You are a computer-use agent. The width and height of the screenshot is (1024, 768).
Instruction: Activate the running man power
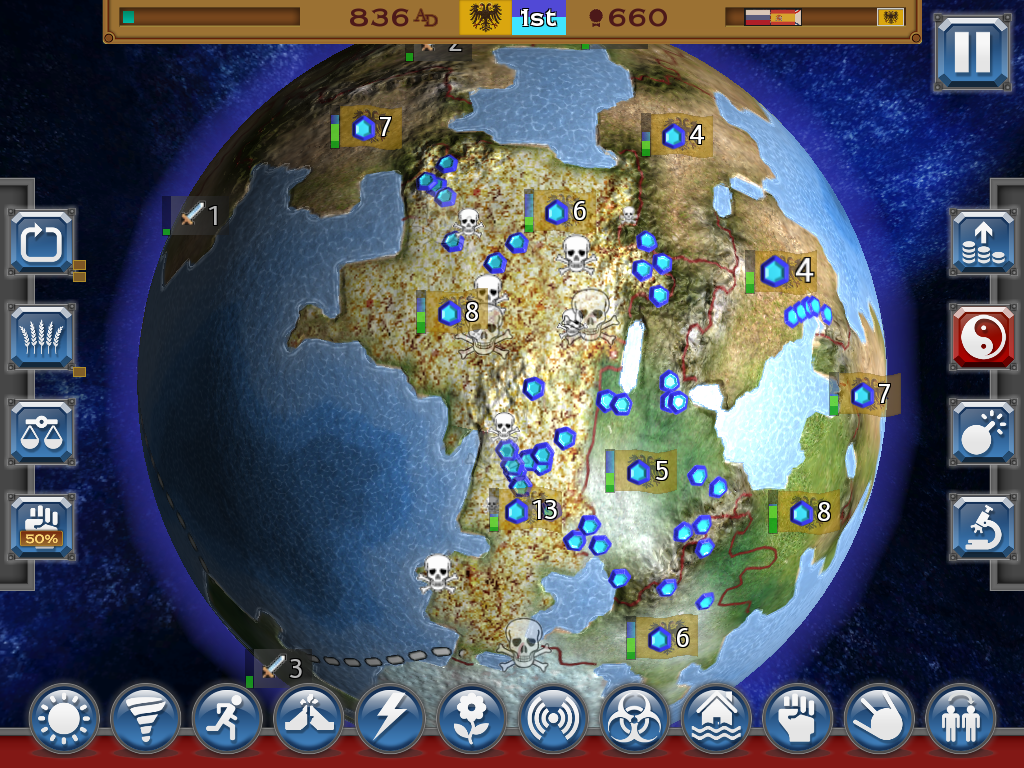(x=227, y=718)
